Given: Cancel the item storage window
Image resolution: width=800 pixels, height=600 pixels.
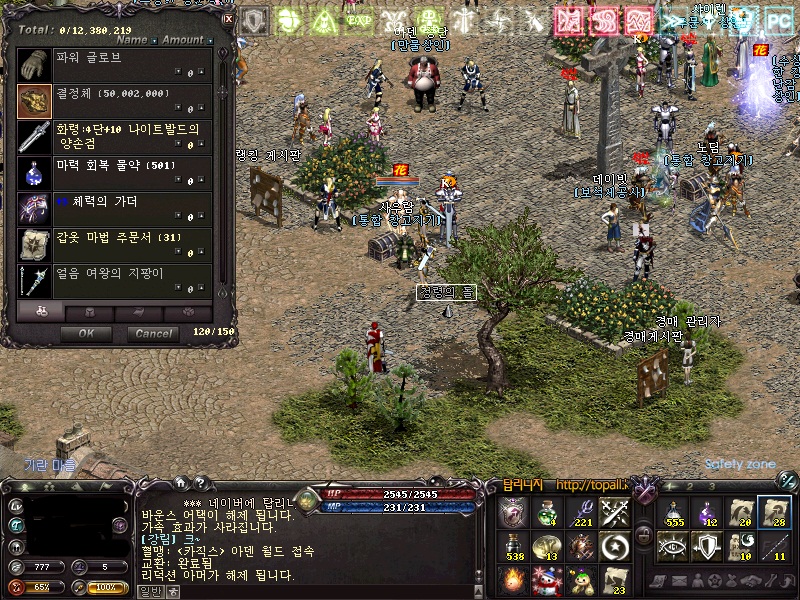Looking at the screenshot, I should pos(153,333).
